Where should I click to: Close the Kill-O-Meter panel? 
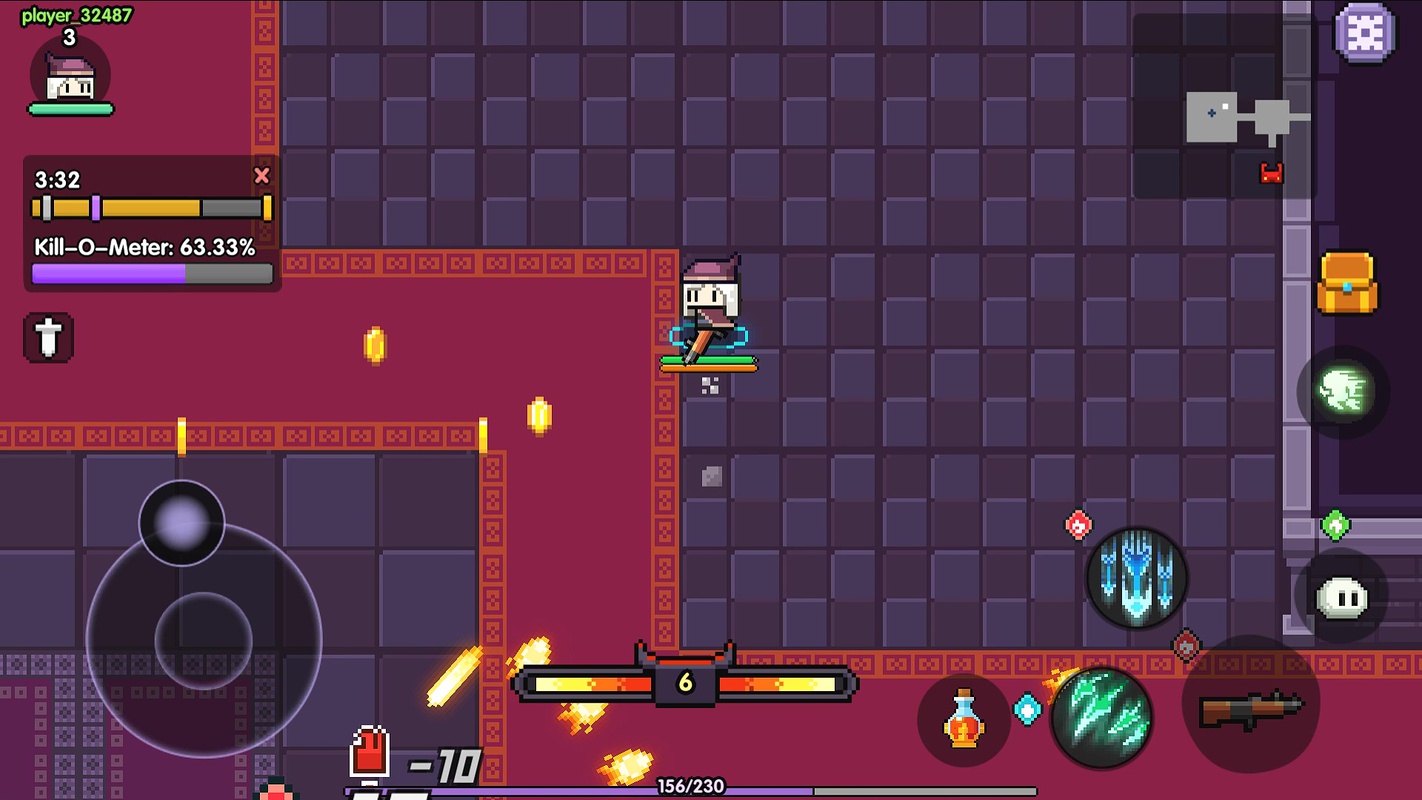tap(262, 176)
